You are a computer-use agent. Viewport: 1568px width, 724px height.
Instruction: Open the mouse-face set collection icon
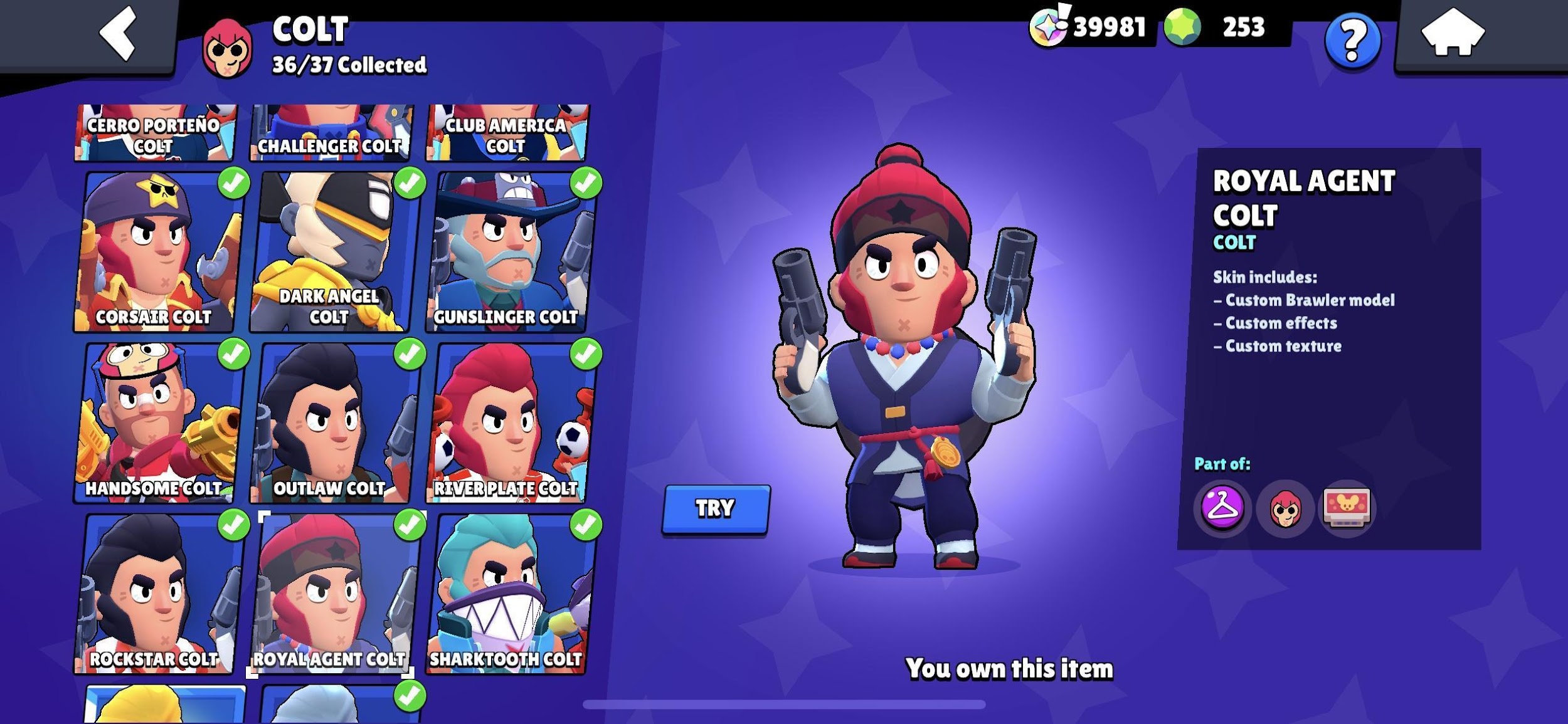click(x=1347, y=507)
